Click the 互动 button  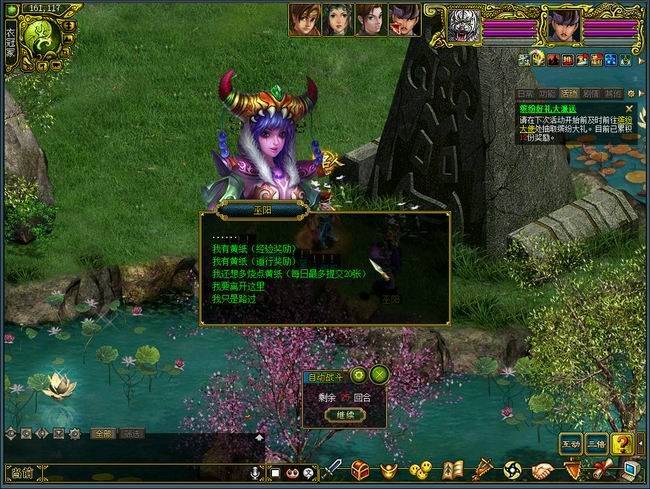click(x=570, y=443)
